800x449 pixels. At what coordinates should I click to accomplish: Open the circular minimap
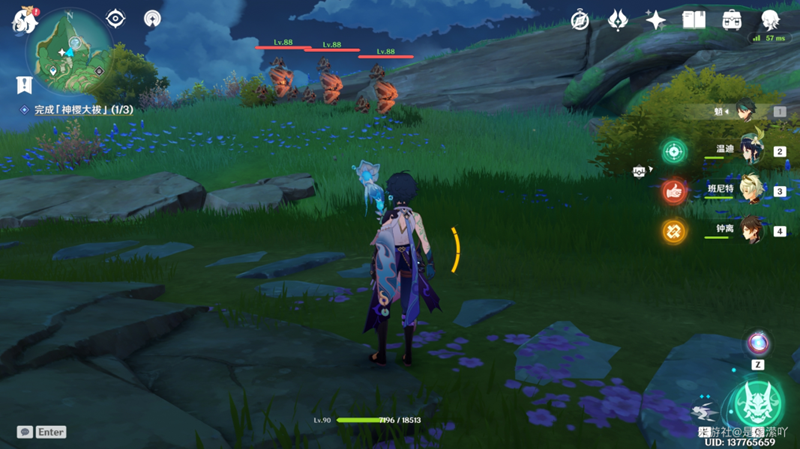pyautogui.click(x=73, y=47)
